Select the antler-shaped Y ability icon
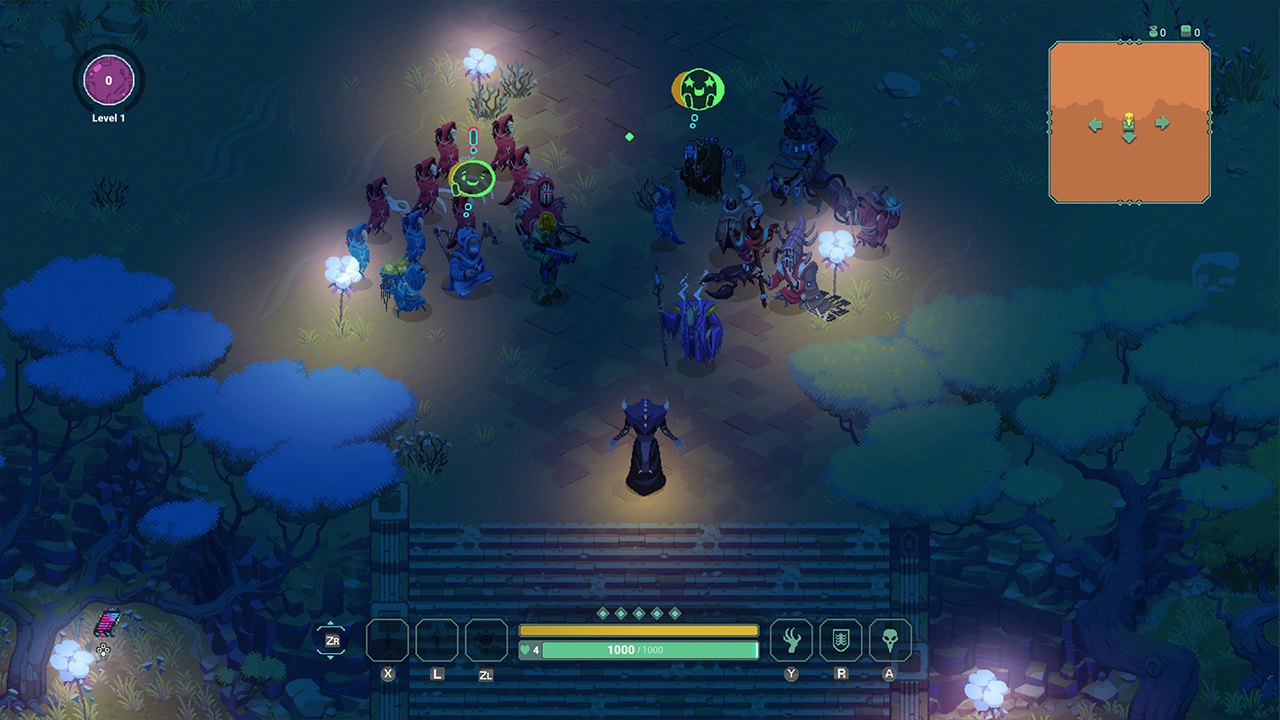The image size is (1280, 720). 791,641
